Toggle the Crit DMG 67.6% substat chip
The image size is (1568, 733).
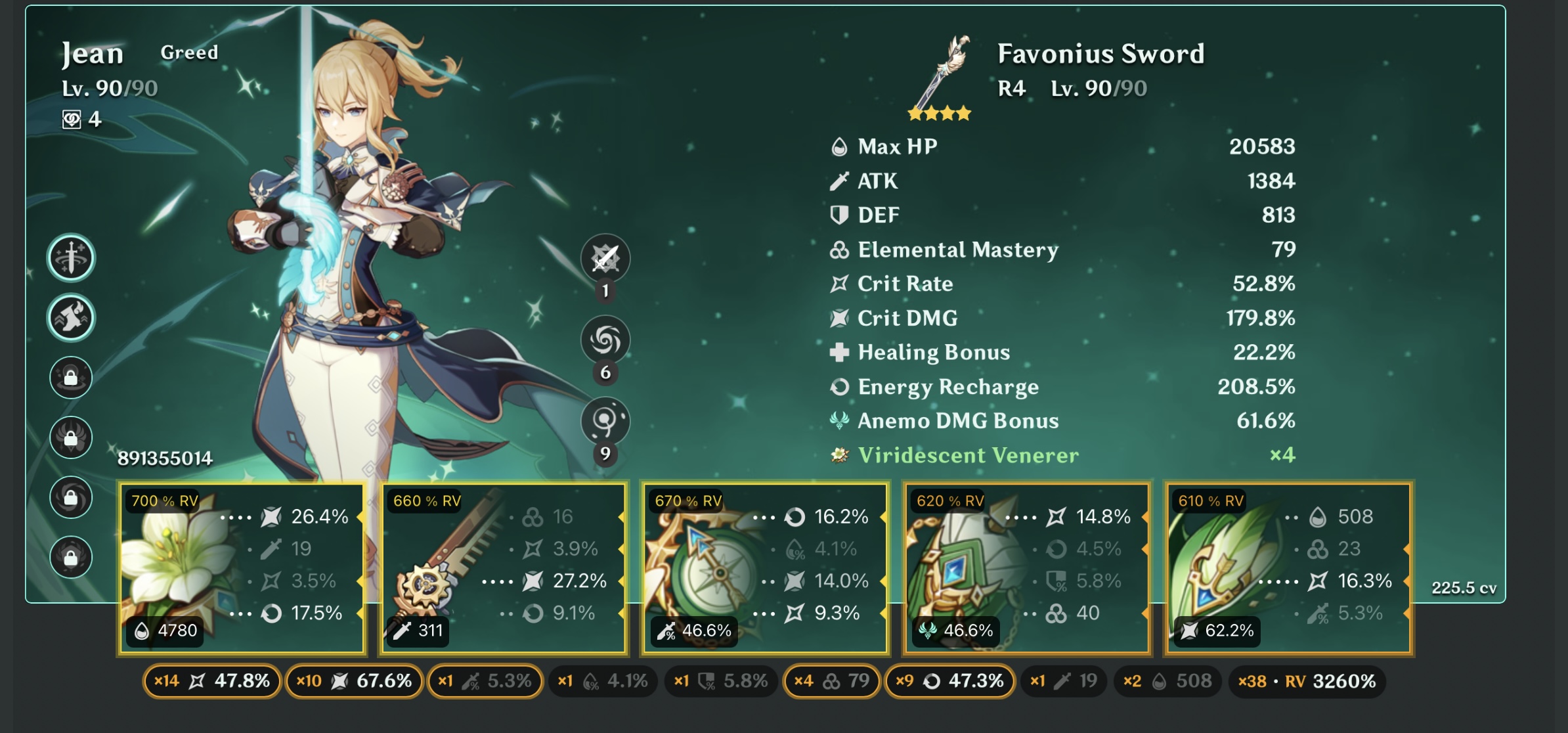354,681
